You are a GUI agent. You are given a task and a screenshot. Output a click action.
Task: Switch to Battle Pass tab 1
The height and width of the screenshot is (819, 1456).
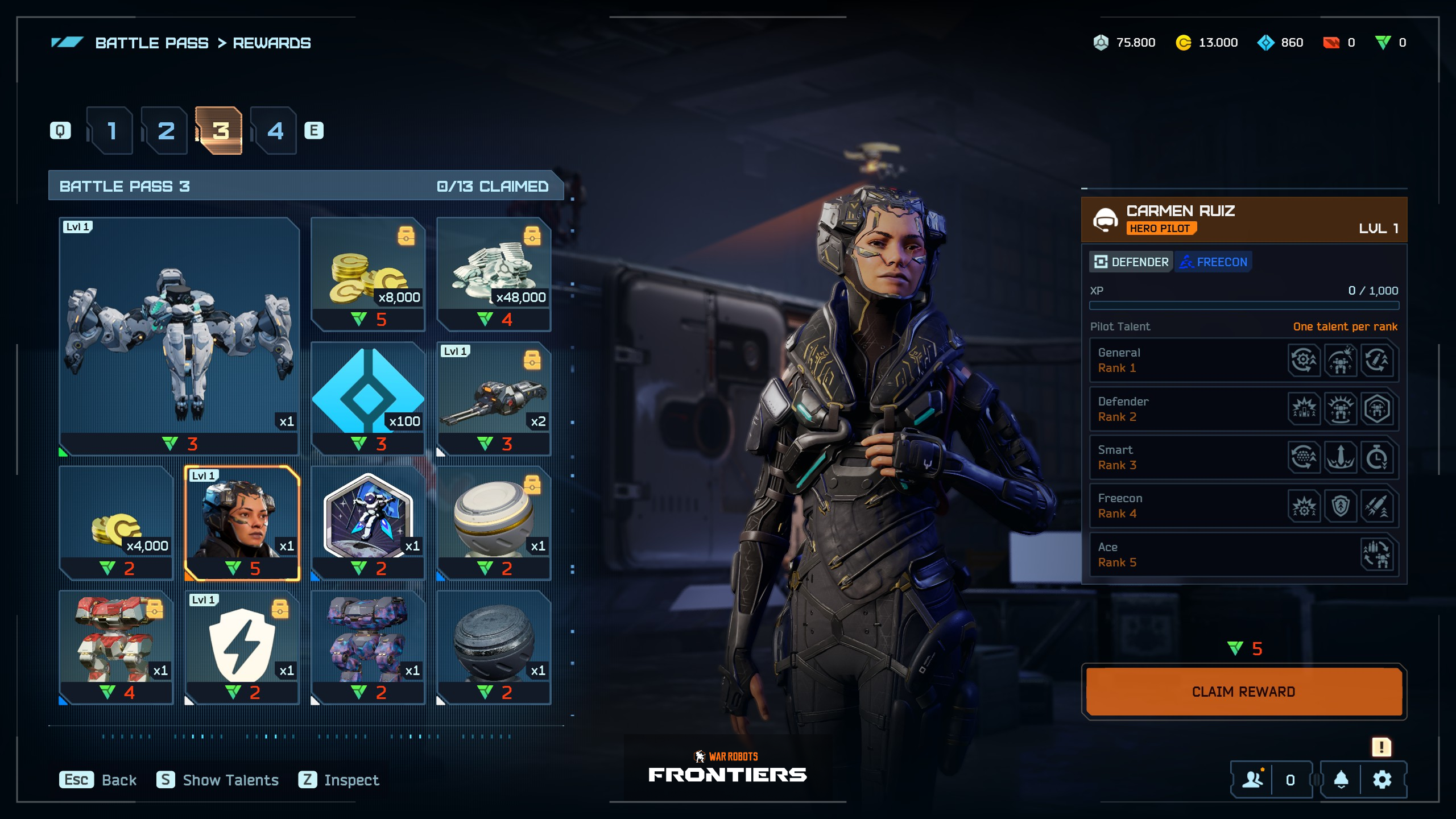[111, 131]
